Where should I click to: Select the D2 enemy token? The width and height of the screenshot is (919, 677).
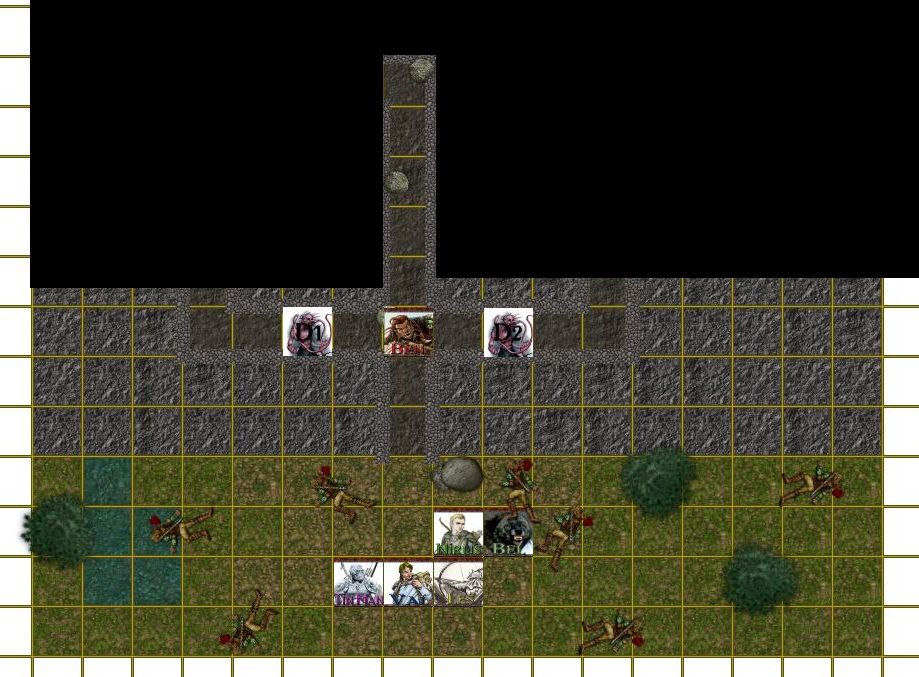coord(508,332)
